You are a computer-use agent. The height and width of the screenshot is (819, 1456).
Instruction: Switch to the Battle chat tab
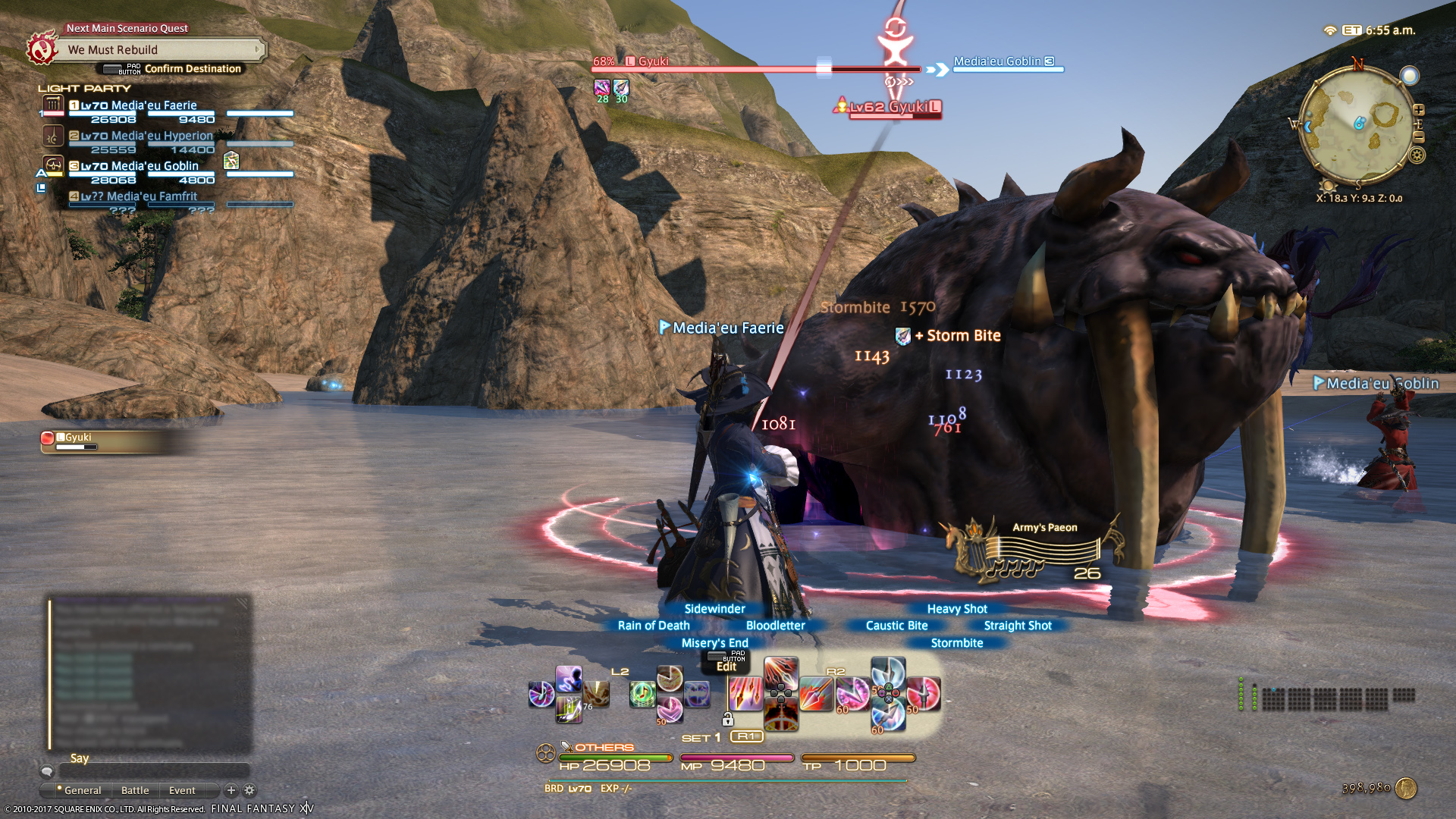click(135, 790)
